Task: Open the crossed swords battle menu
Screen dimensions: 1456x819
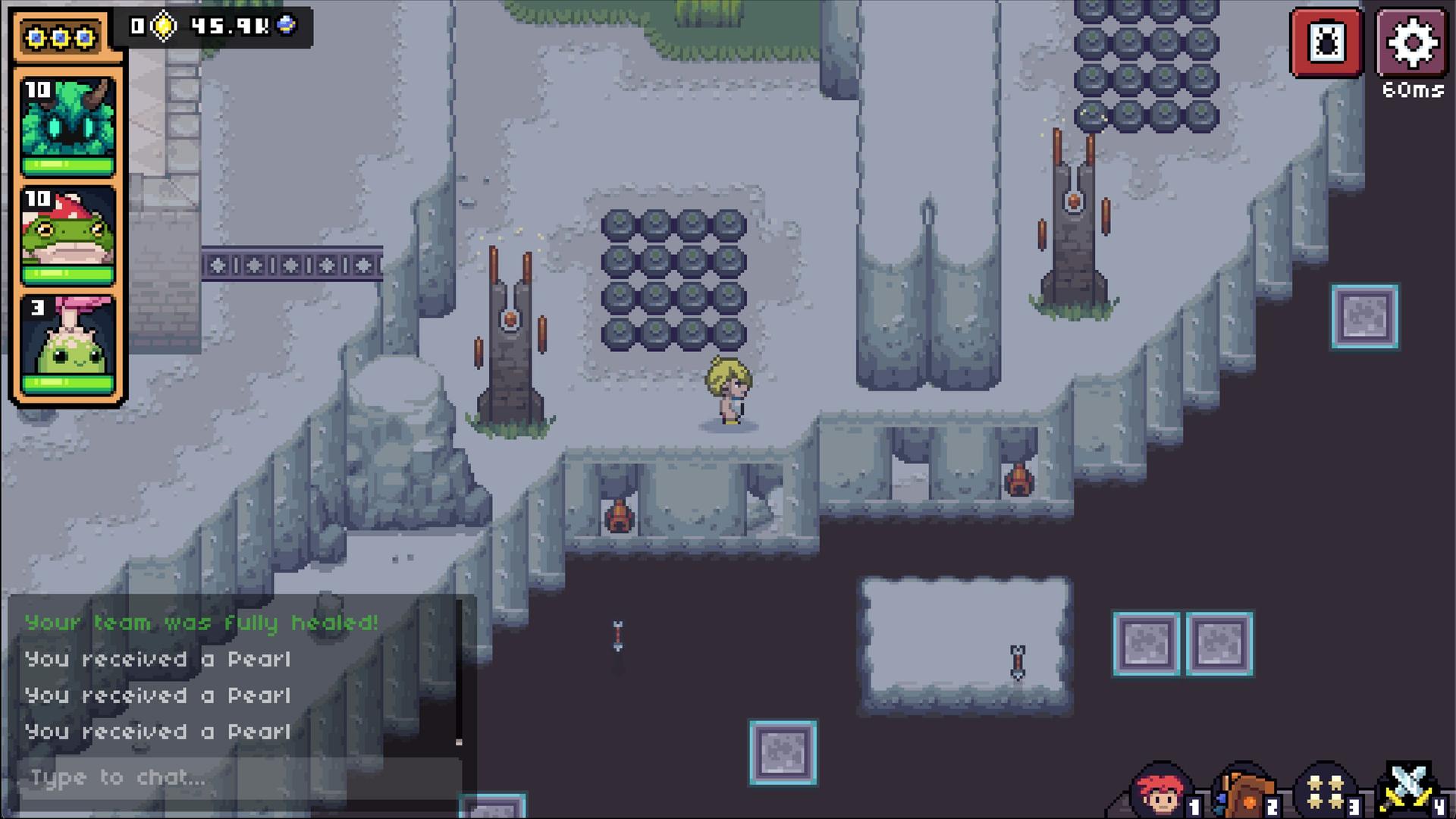Action: (x=1408, y=790)
